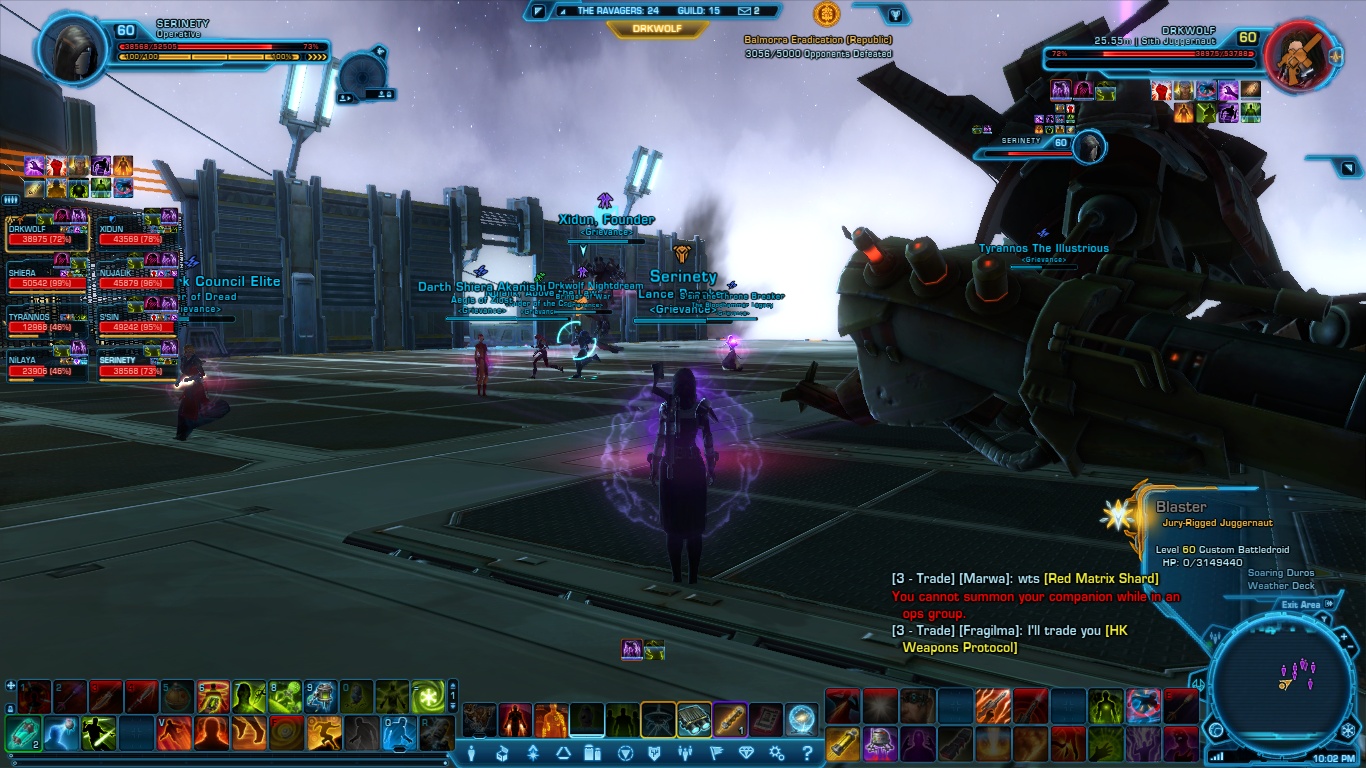Viewport: 1366px width, 768px height.
Task: Select Drkwolf in the ops frame
Action: pyautogui.click(x=46, y=235)
